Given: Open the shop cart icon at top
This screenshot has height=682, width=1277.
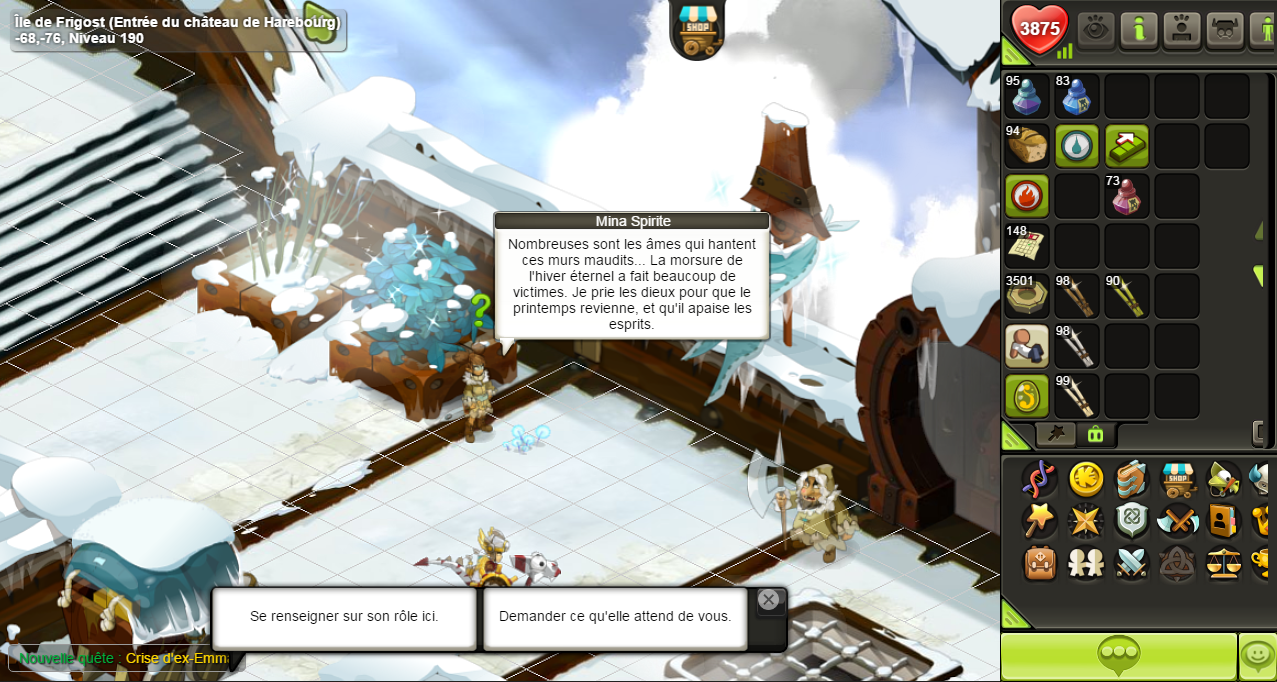Looking at the screenshot, I should pos(697,28).
